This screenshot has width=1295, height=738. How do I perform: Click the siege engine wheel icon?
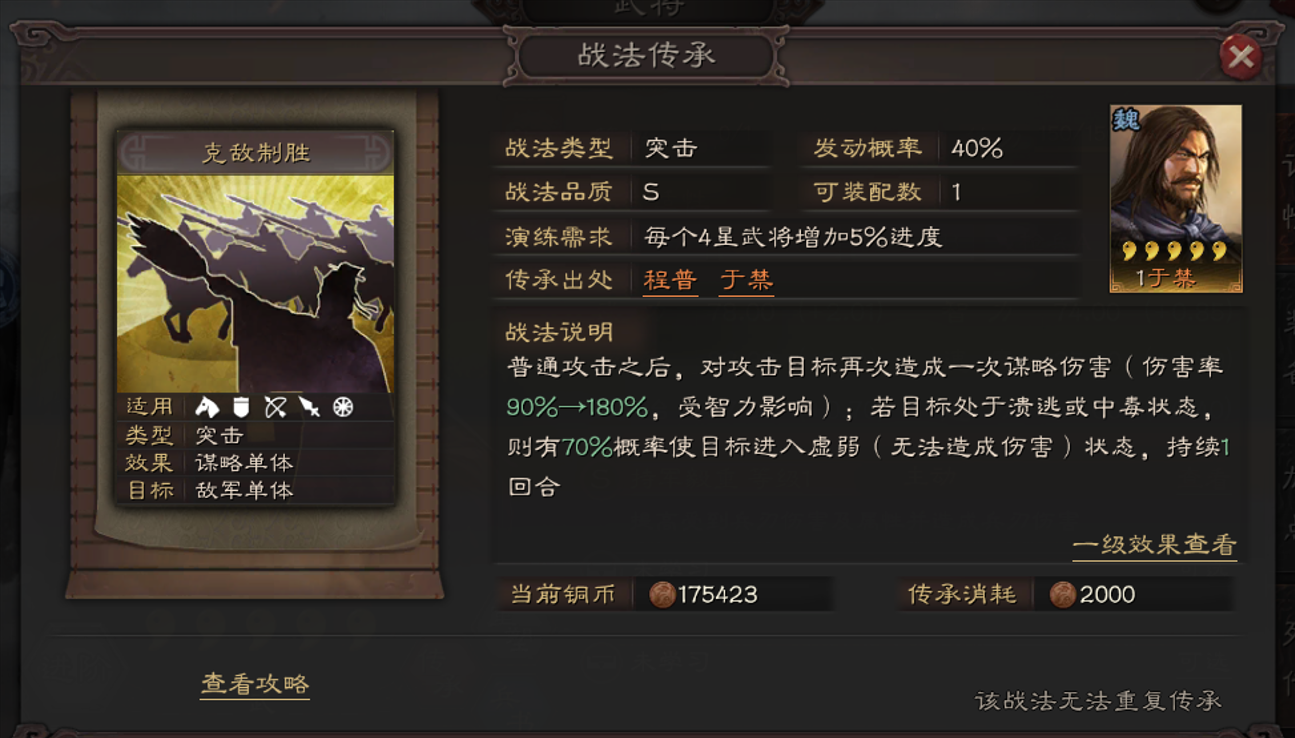point(343,407)
